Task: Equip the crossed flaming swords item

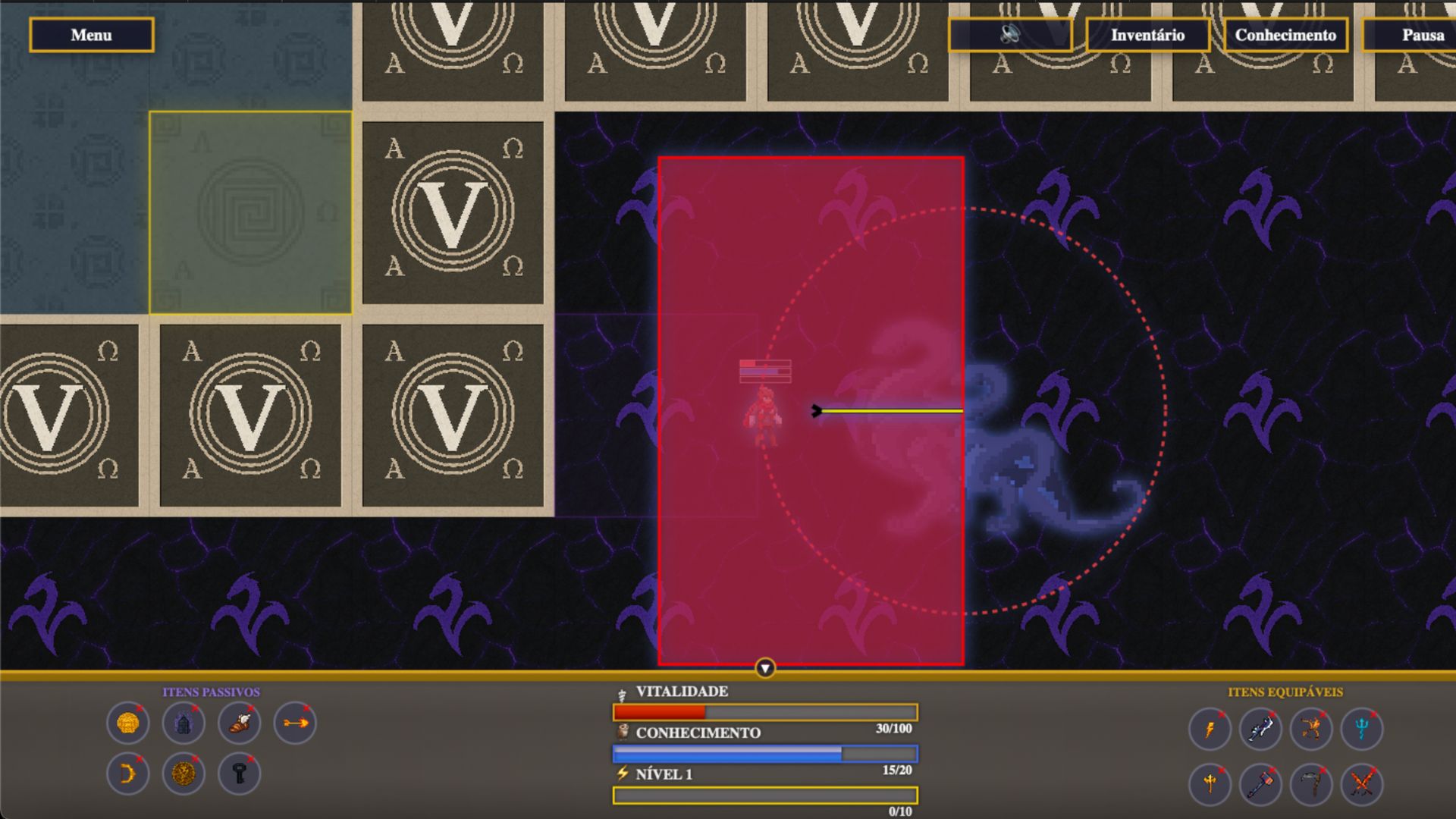Action: 1362,783
